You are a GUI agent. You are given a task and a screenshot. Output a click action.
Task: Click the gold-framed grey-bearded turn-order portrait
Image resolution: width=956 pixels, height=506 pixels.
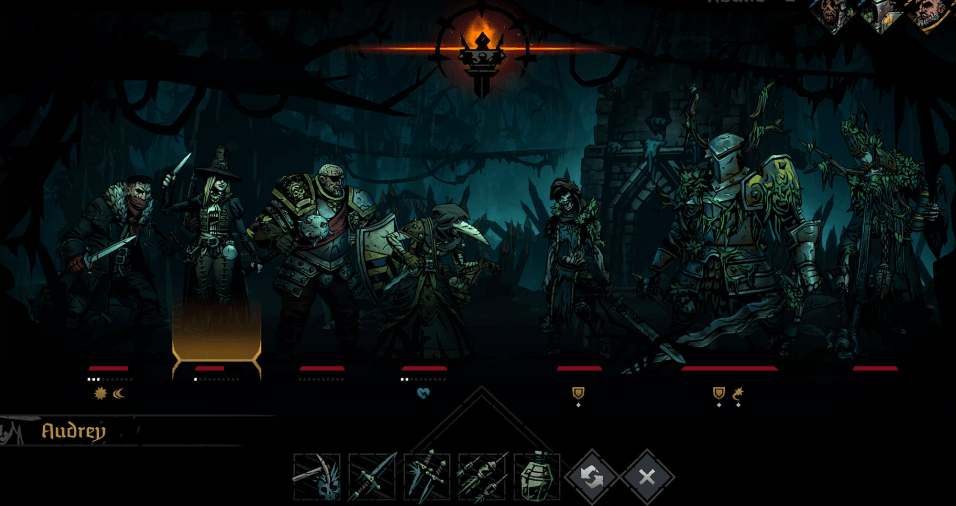pos(934,12)
